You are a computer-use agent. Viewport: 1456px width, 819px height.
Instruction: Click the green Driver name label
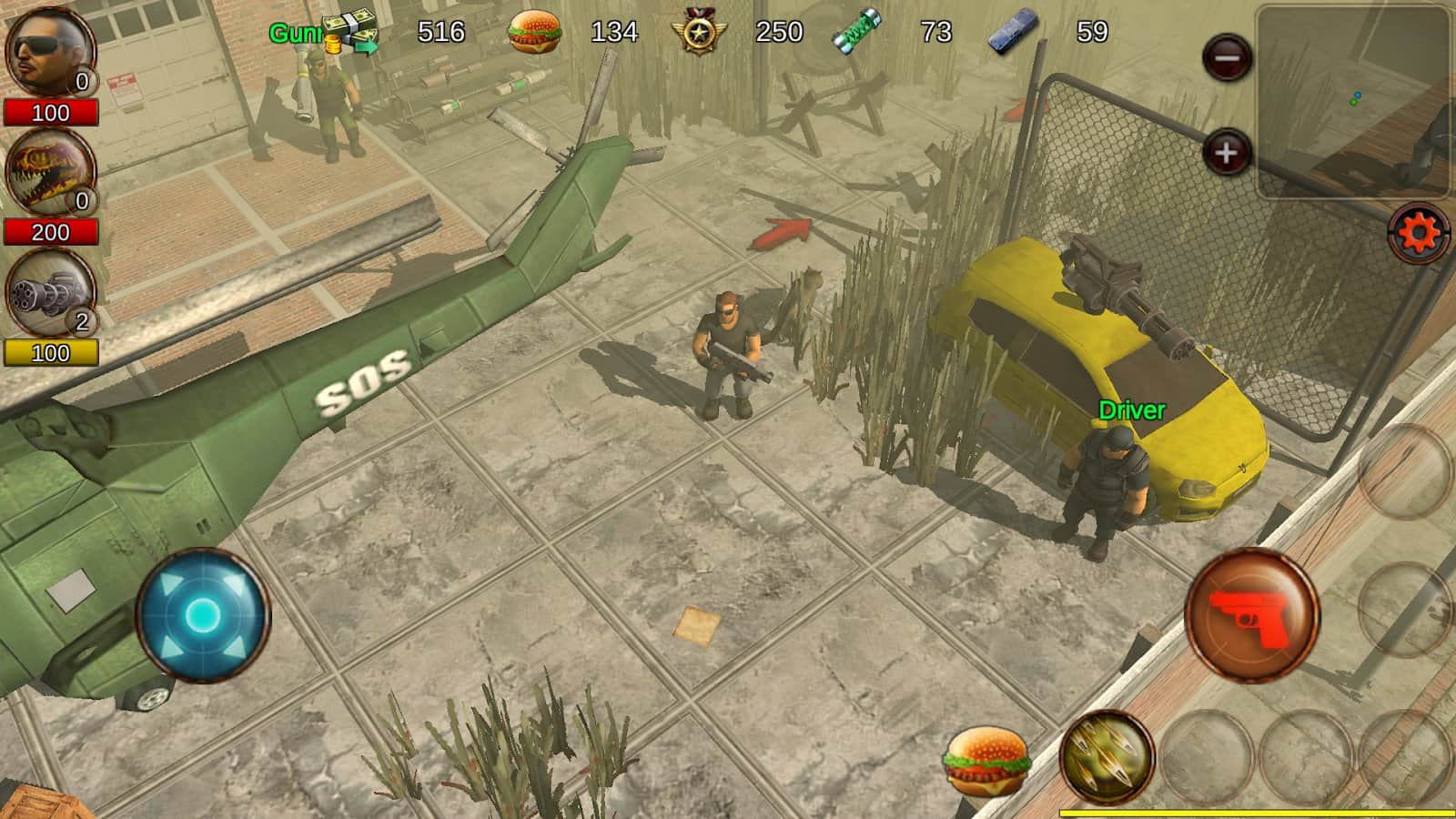click(x=1129, y=410)
